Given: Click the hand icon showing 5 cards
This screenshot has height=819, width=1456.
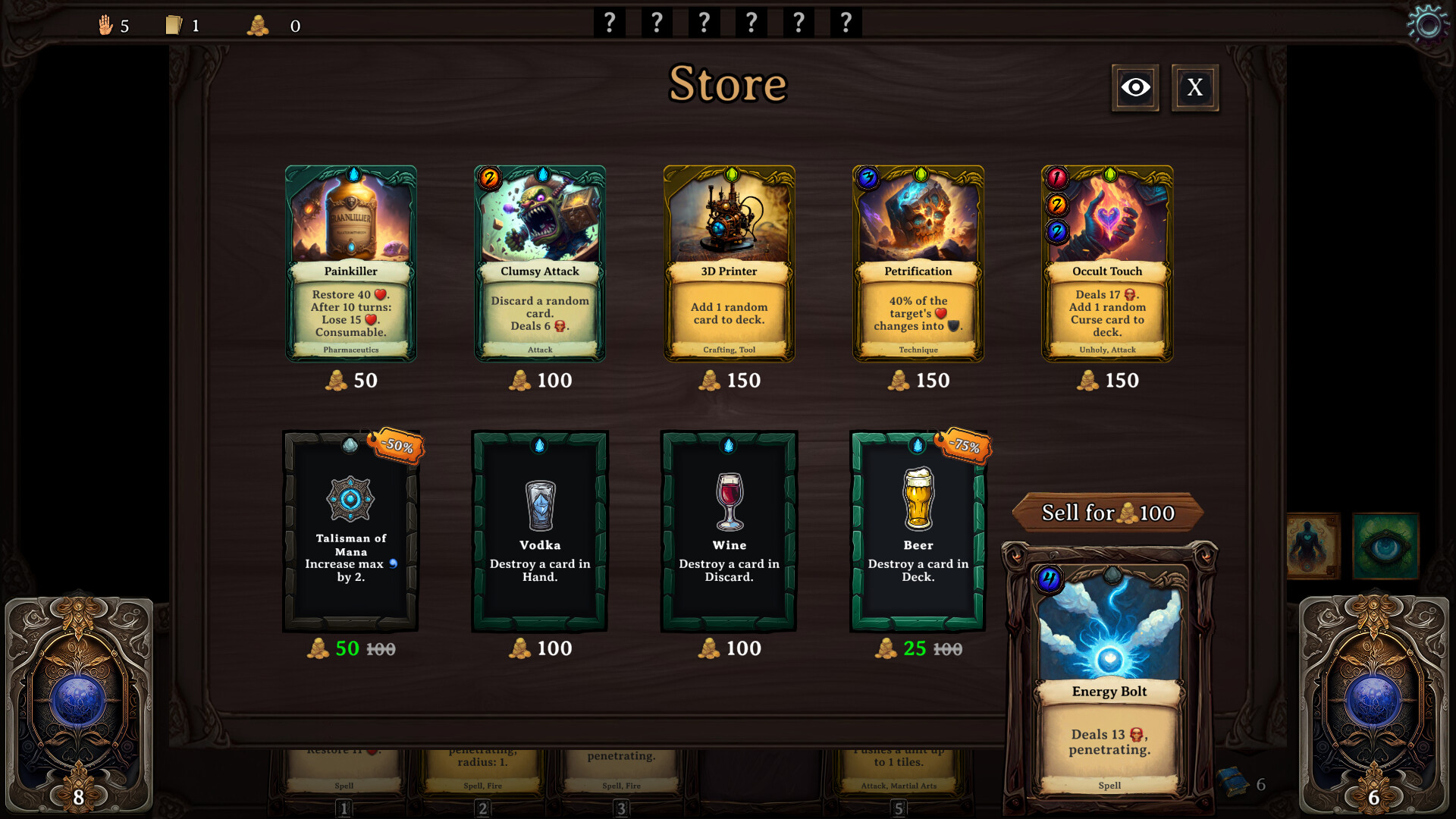Looking at the screenshot, I should point(106,24).
